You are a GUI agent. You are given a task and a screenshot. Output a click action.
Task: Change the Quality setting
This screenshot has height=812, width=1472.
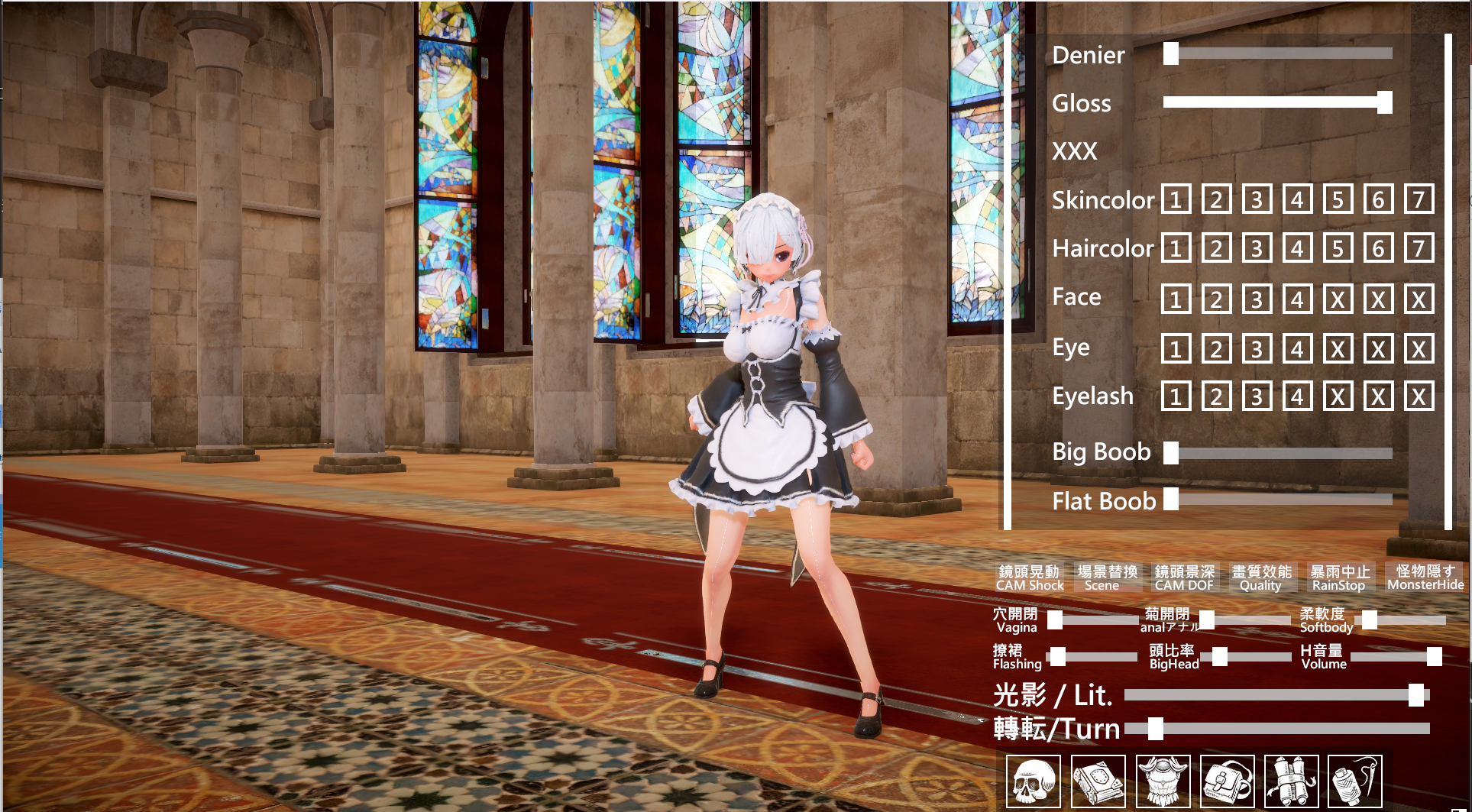[x=1261, y=577]
